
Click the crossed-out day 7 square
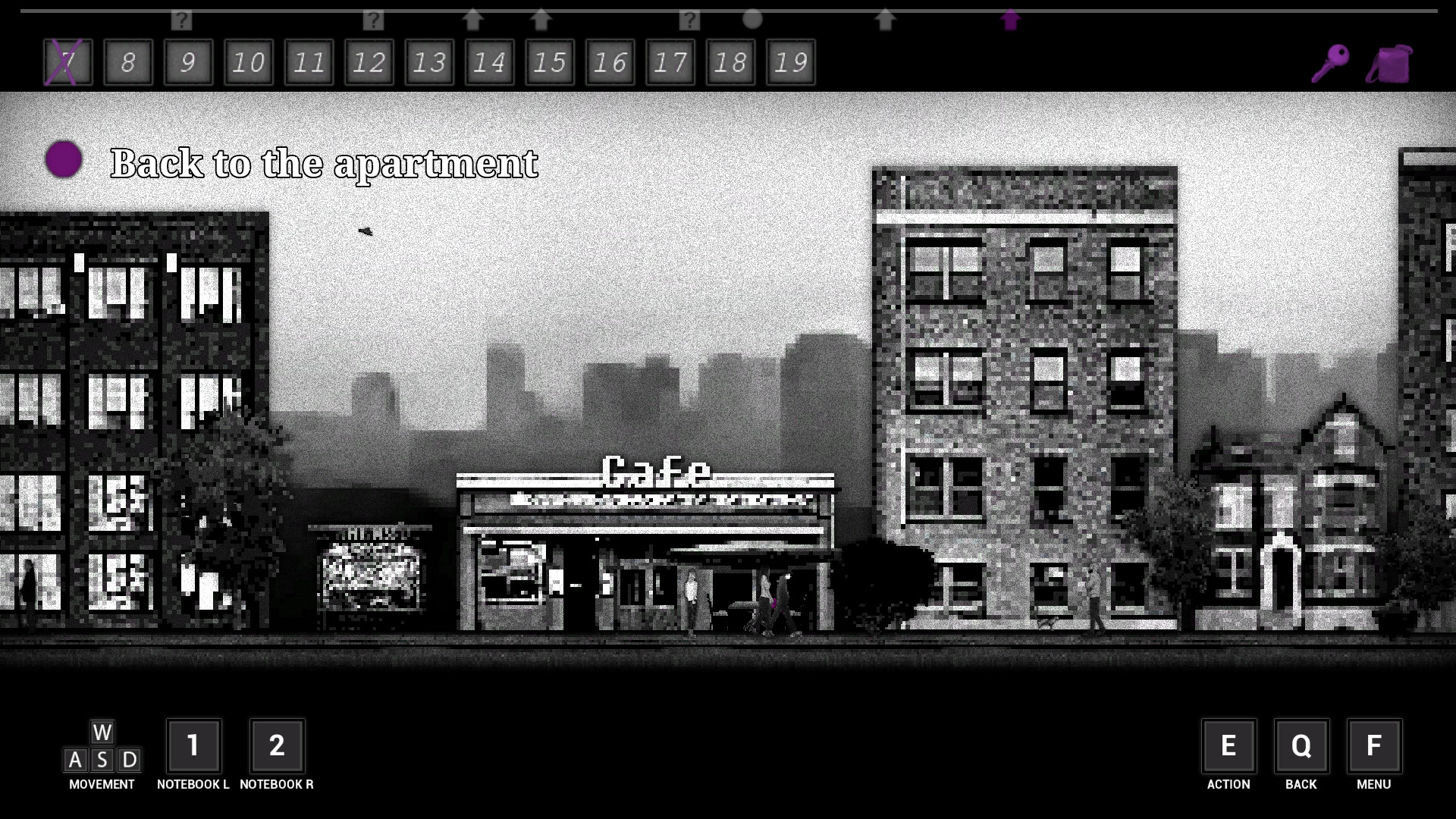(x=67, y=61)
